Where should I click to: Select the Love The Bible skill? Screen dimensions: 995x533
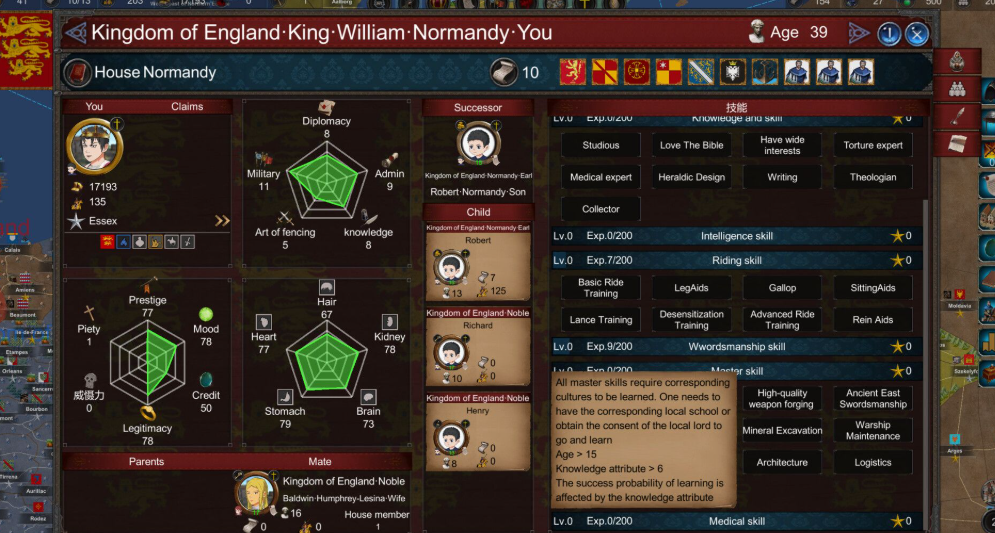tap(692, 145)
